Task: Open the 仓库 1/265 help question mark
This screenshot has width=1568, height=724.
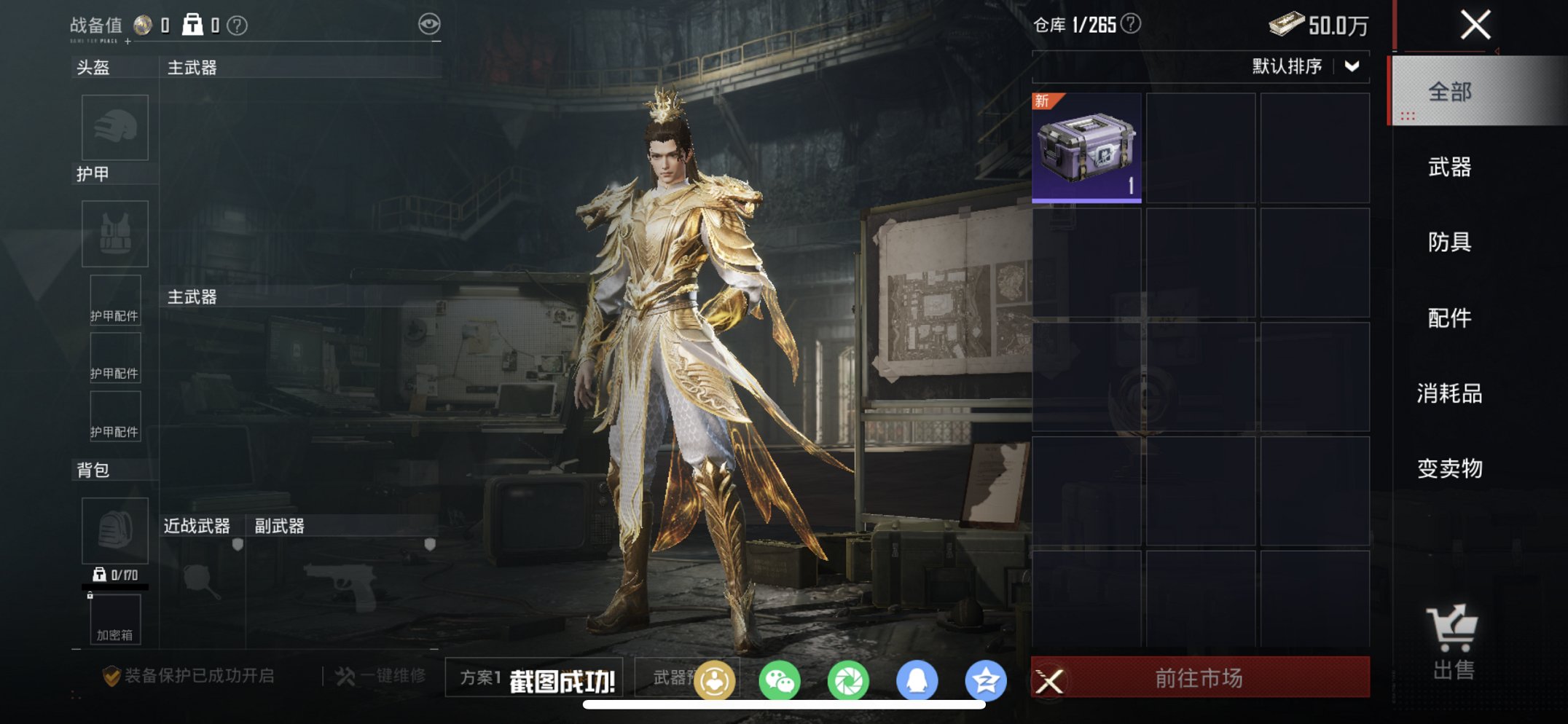Action: pos(1132,23)
